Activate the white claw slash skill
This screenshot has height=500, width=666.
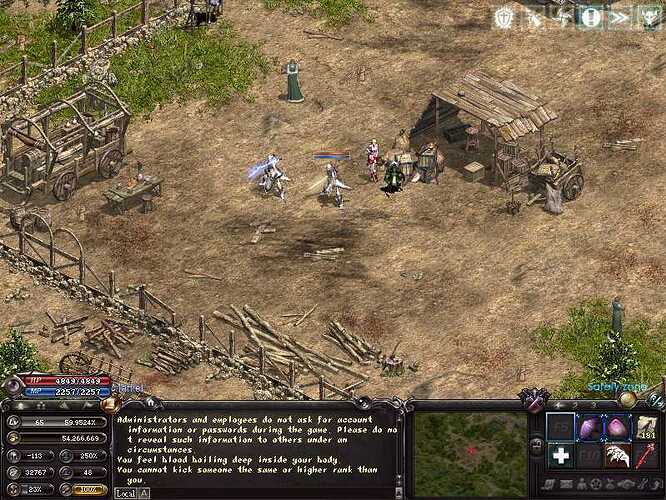(x=618, y=456)
